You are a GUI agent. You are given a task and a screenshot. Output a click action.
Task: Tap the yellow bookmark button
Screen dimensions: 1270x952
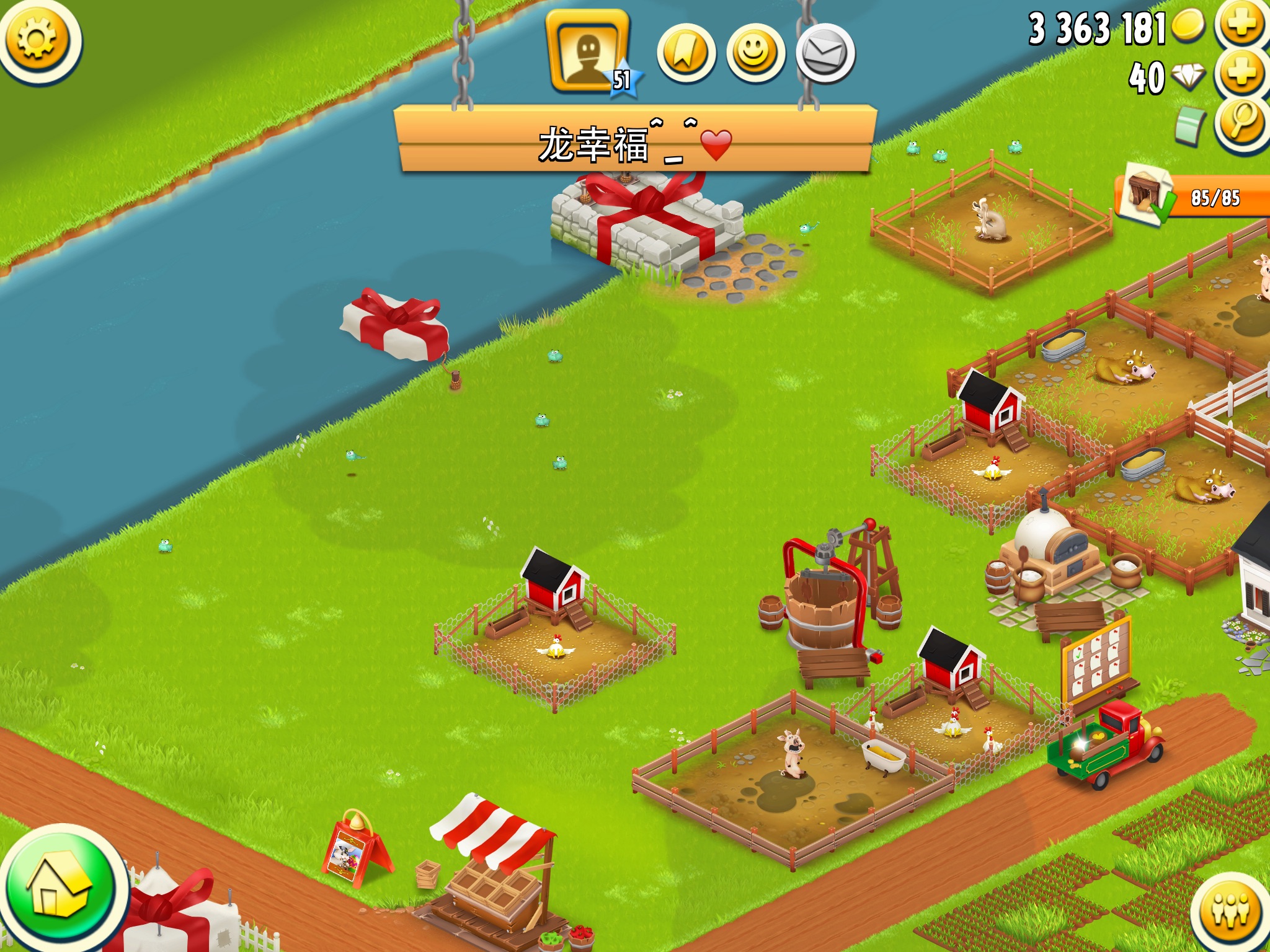tap(686, 53)
